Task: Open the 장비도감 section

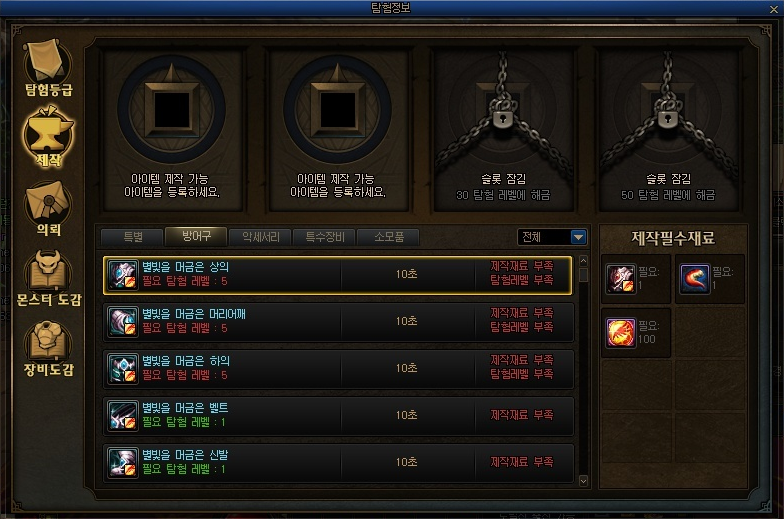Action: (48, 346)
